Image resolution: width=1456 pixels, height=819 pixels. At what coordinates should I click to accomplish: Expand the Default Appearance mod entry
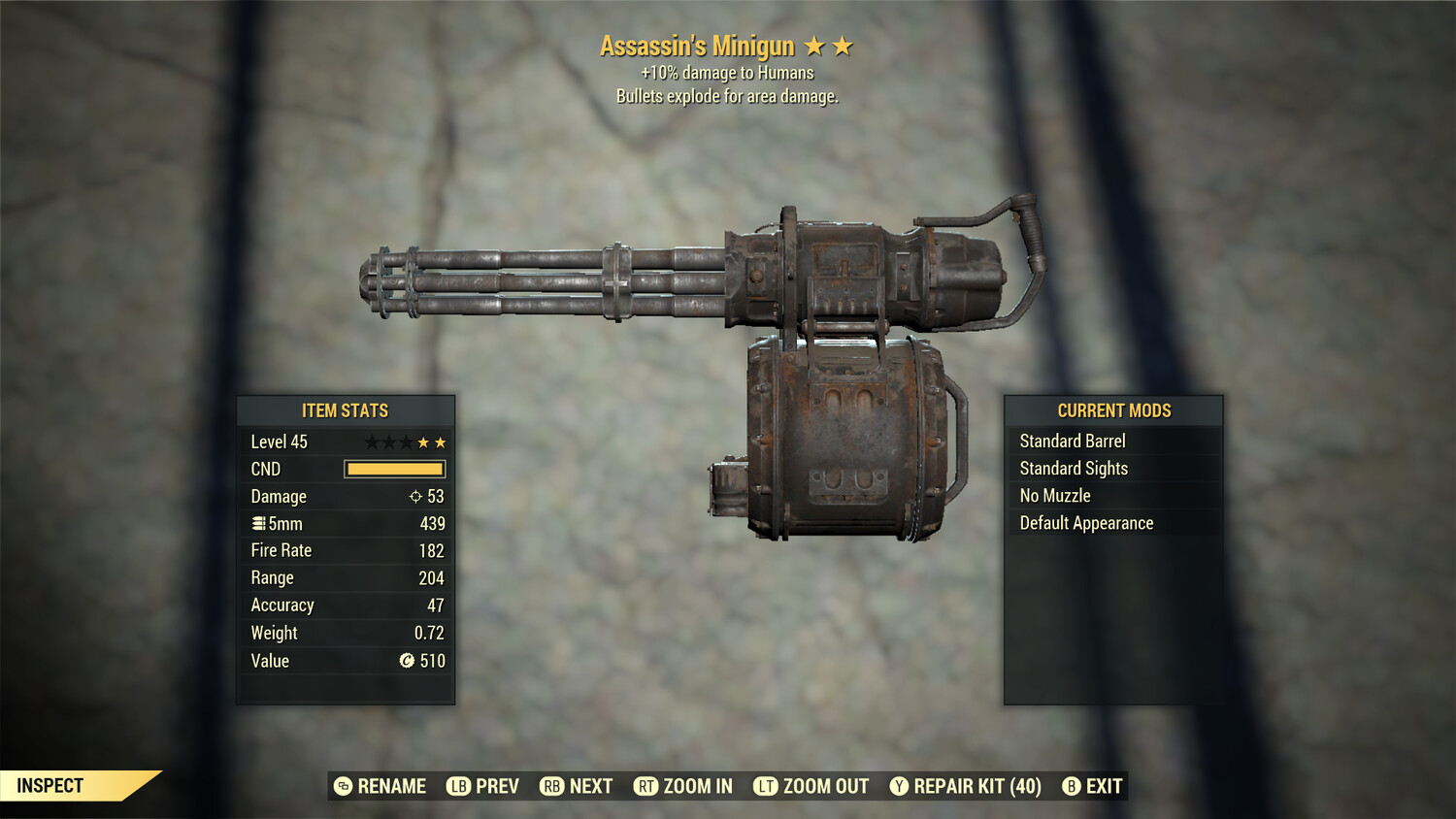pyautogui.click(x=1085, y=522)
